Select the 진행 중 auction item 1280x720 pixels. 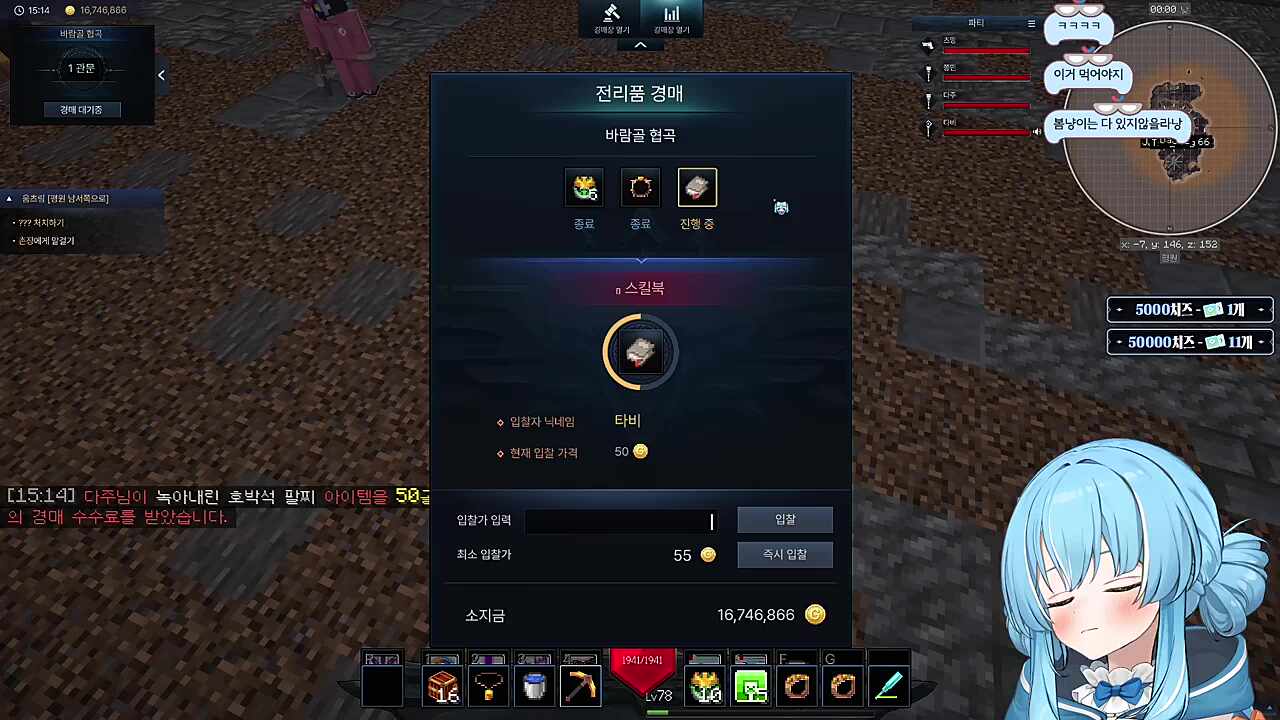click(x=697, y=188)
